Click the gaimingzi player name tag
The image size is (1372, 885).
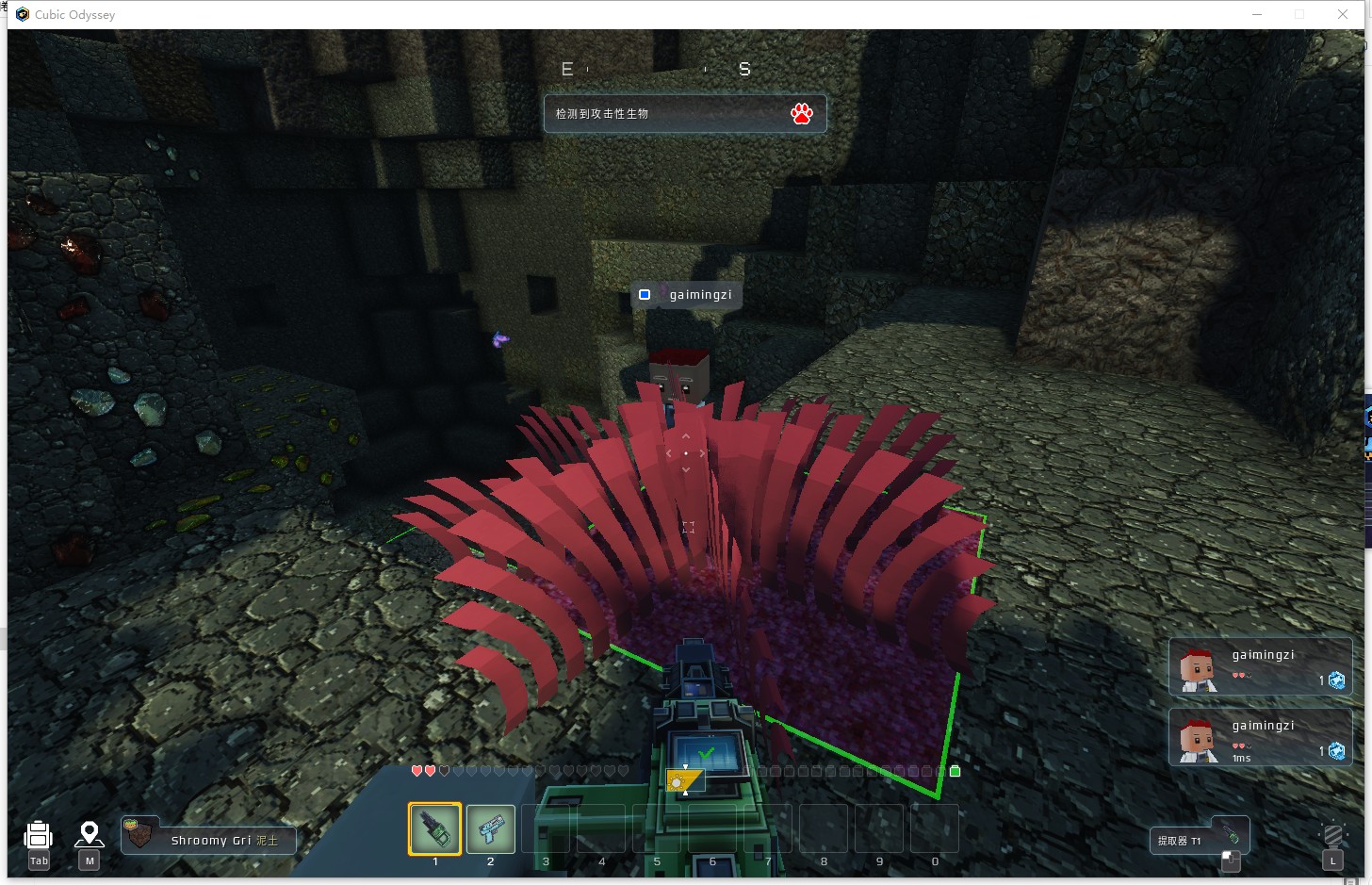[x=686, y=295]
